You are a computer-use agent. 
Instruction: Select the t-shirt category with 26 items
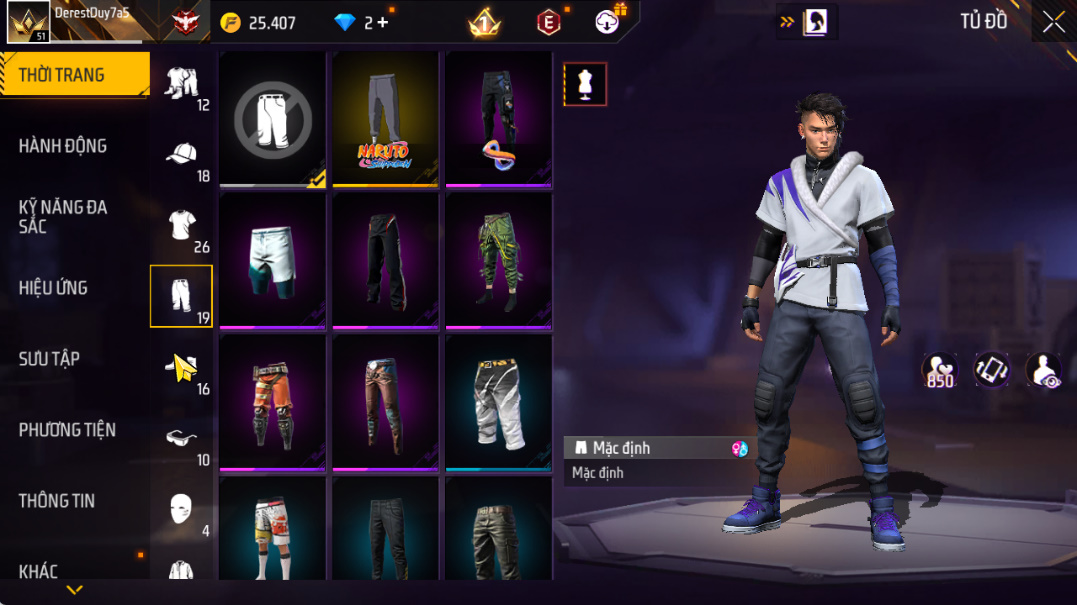pyautogui.click(x=182, y=226)
